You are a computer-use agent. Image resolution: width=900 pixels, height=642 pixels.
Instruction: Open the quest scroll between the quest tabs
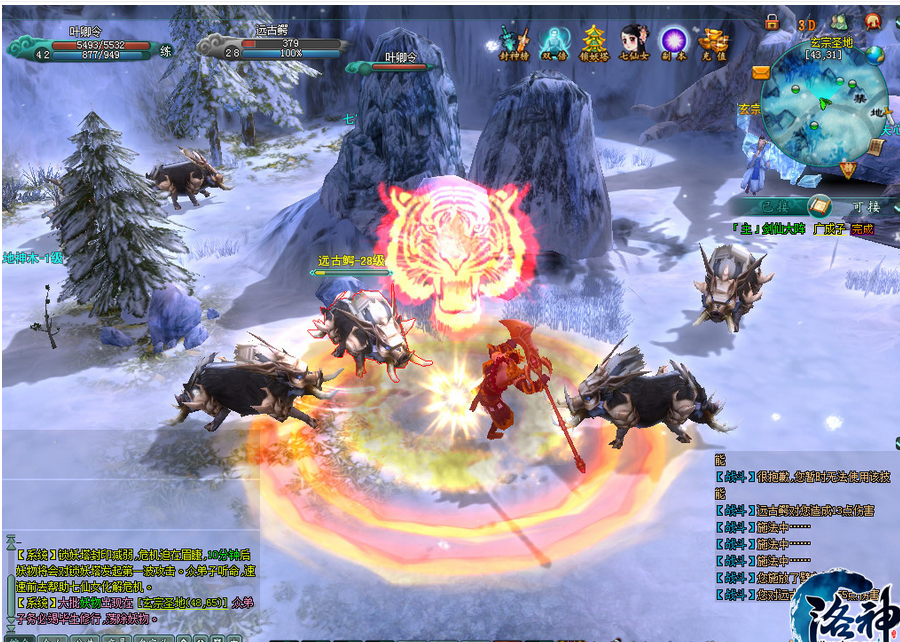pyautogui.click(x=819, y=206)
